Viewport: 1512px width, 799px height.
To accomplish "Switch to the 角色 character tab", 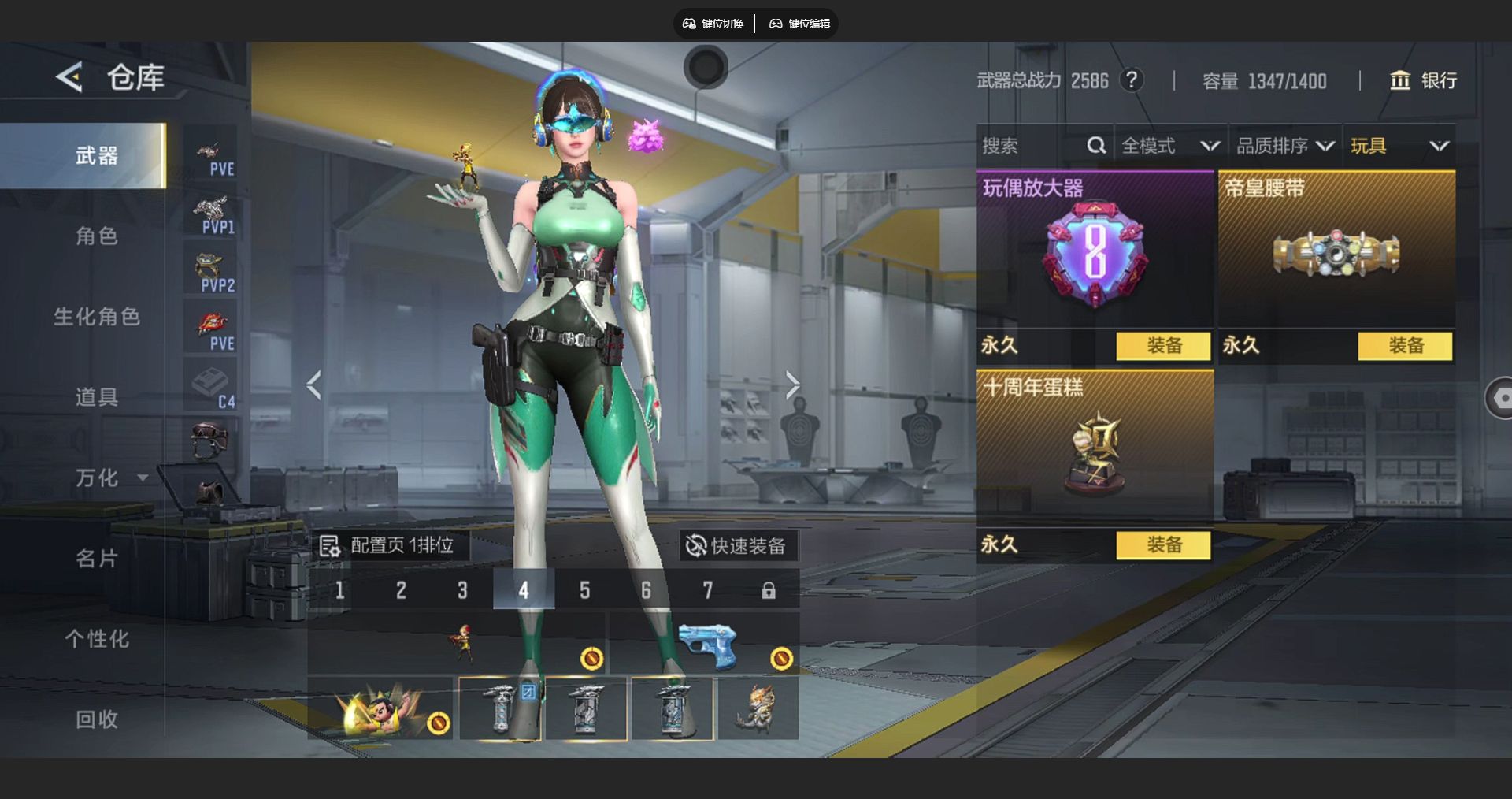I will 96,236.
